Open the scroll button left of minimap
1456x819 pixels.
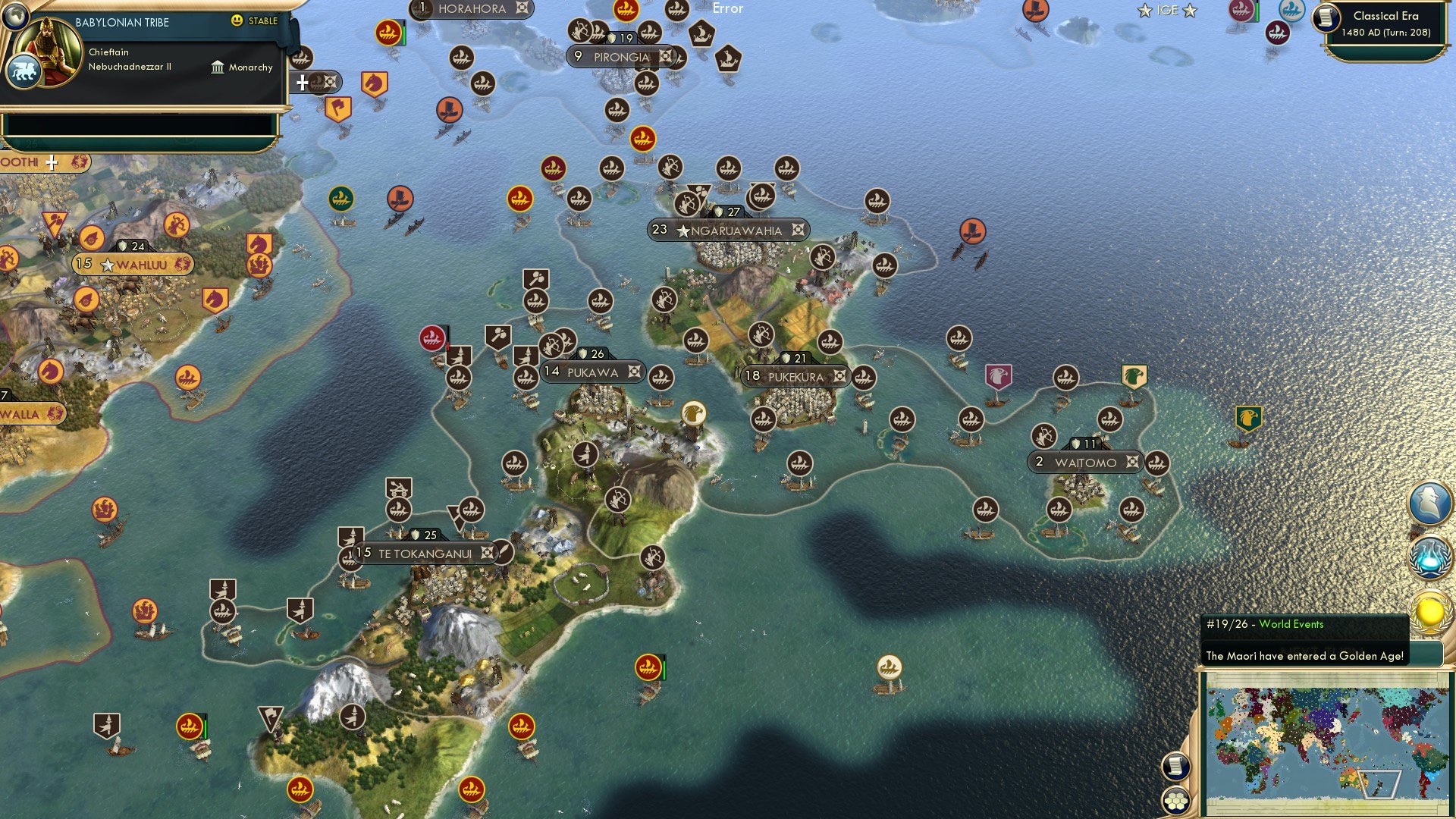click(x=1175, y=766)
